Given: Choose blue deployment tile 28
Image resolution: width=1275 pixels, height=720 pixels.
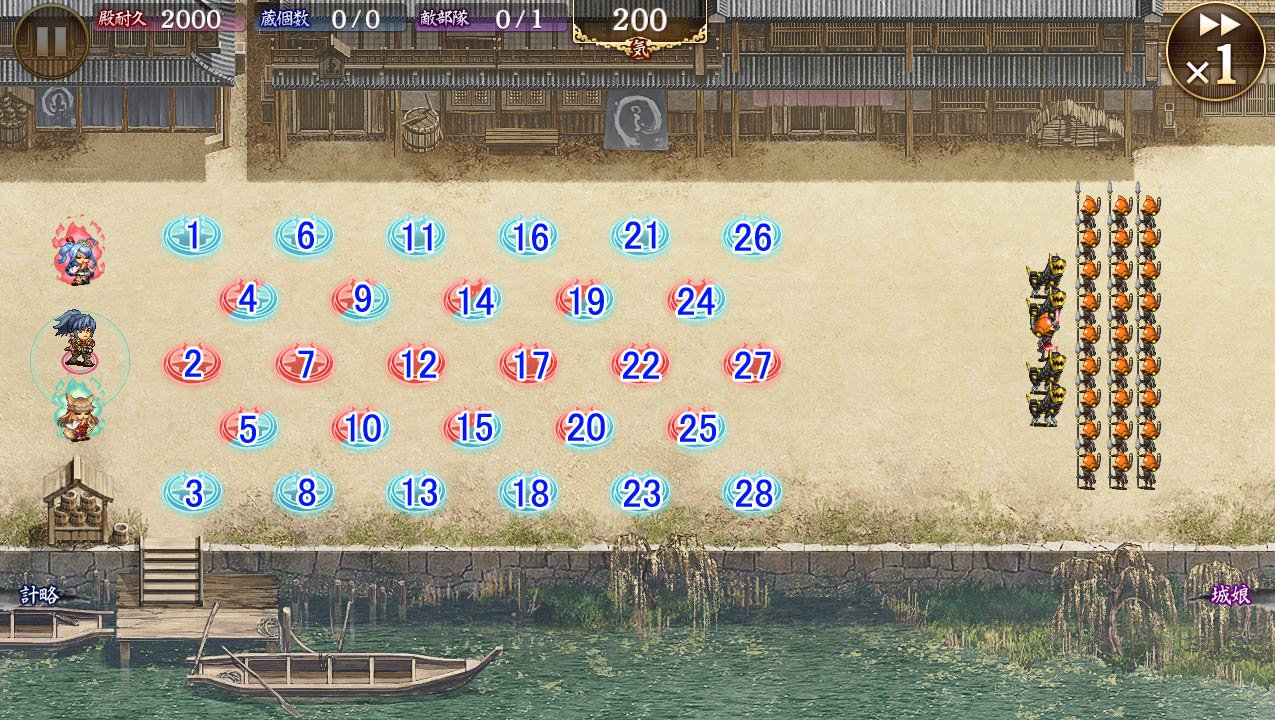Looking at the screenshot, I should (x=753, y=492).
